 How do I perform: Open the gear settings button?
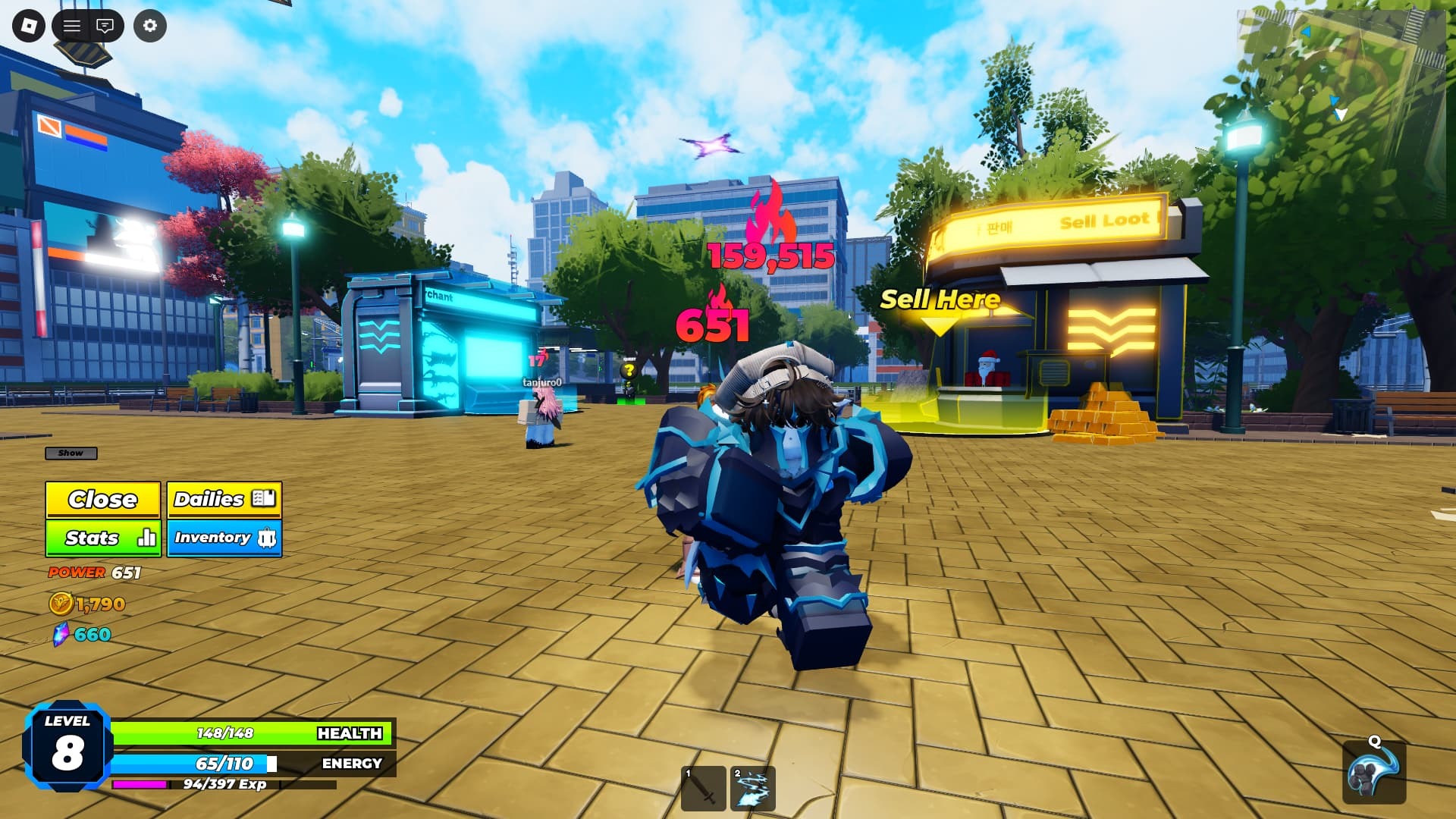[x=150, y=27]
